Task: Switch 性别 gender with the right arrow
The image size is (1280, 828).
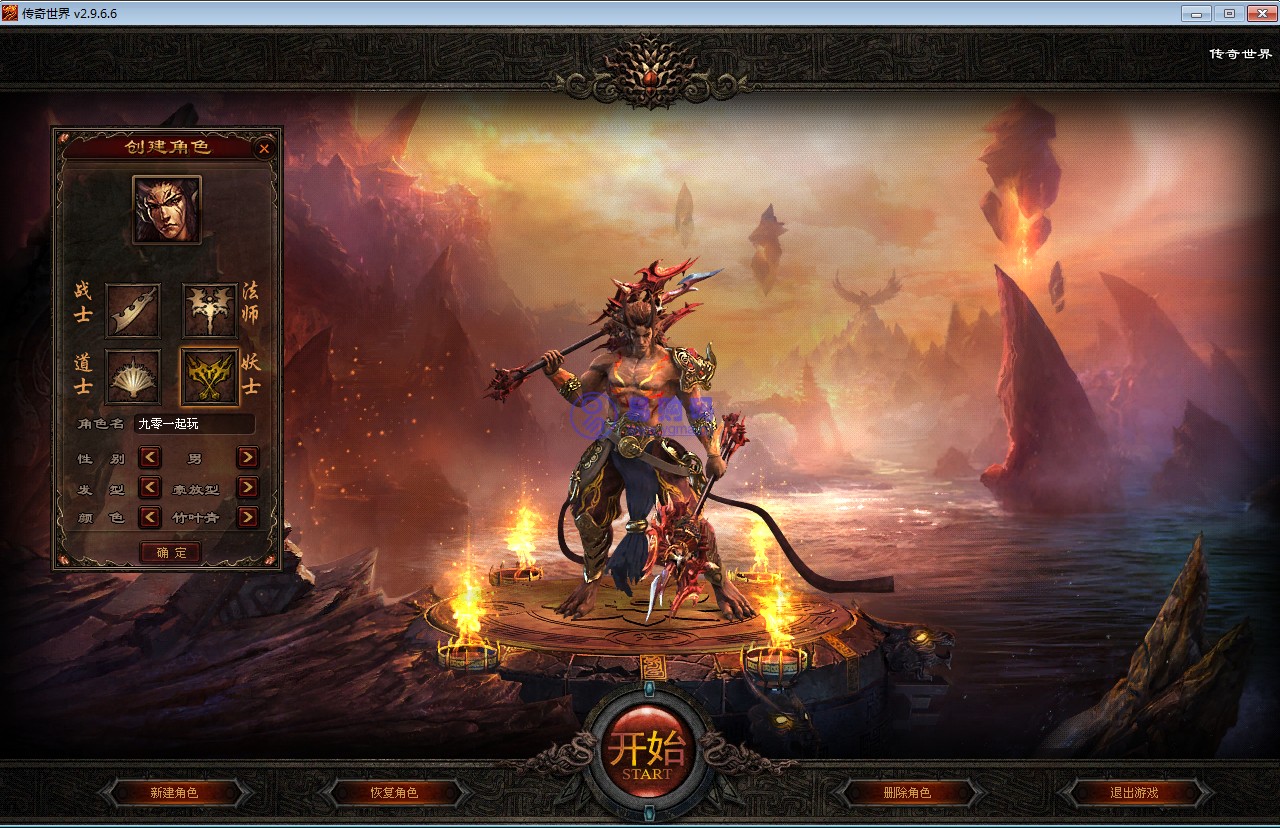Action: click(x=247, y=458)
